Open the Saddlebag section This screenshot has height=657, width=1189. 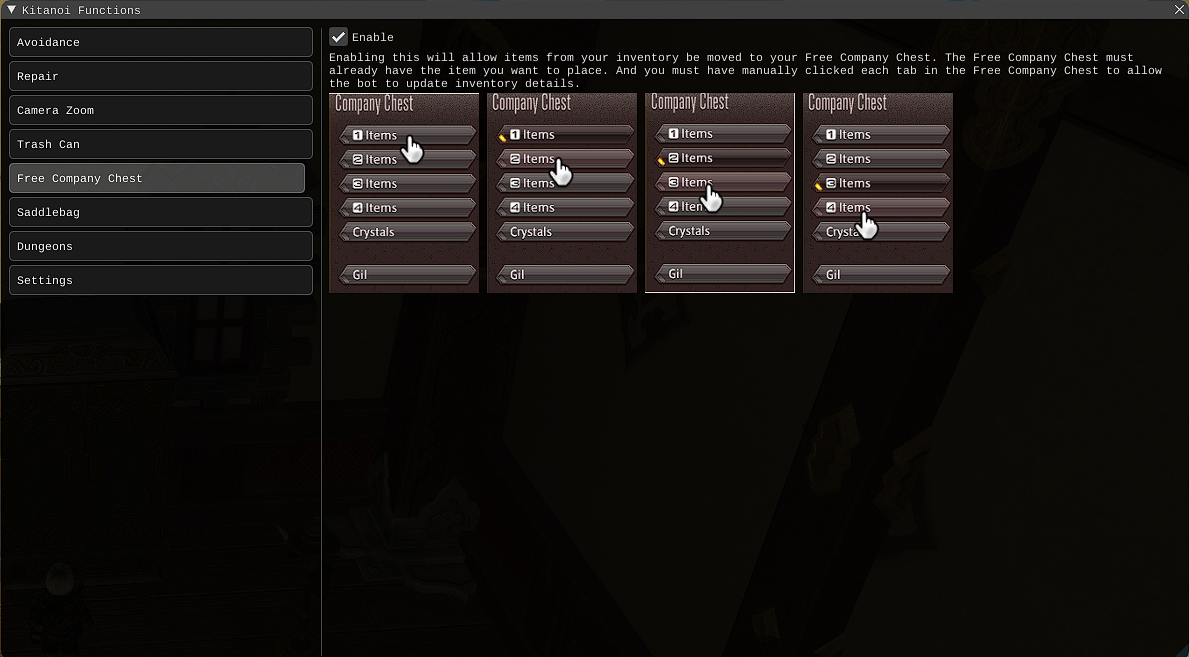[160, 212]
